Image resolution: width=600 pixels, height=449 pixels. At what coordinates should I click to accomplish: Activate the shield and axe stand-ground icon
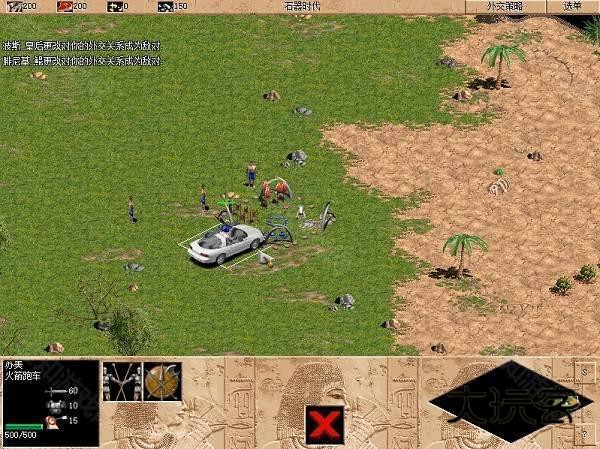pyautogui.click(x=160, y=380)
